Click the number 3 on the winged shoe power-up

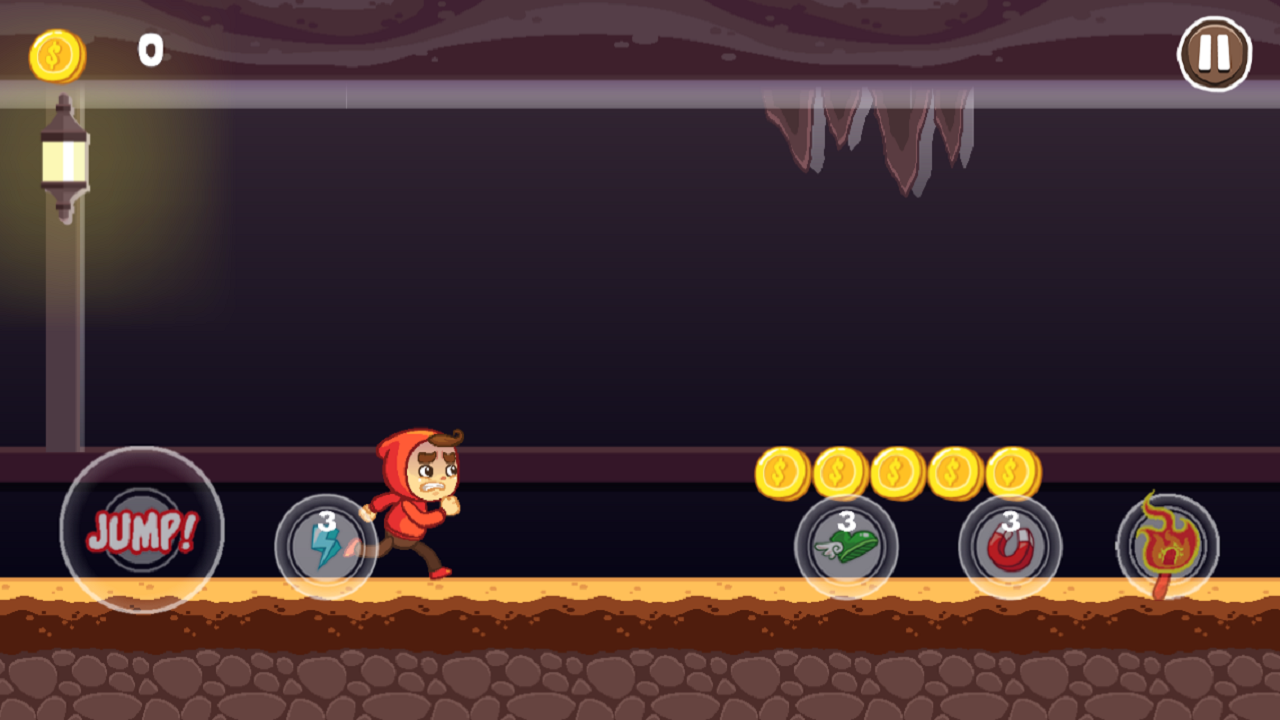pos(846,520)
